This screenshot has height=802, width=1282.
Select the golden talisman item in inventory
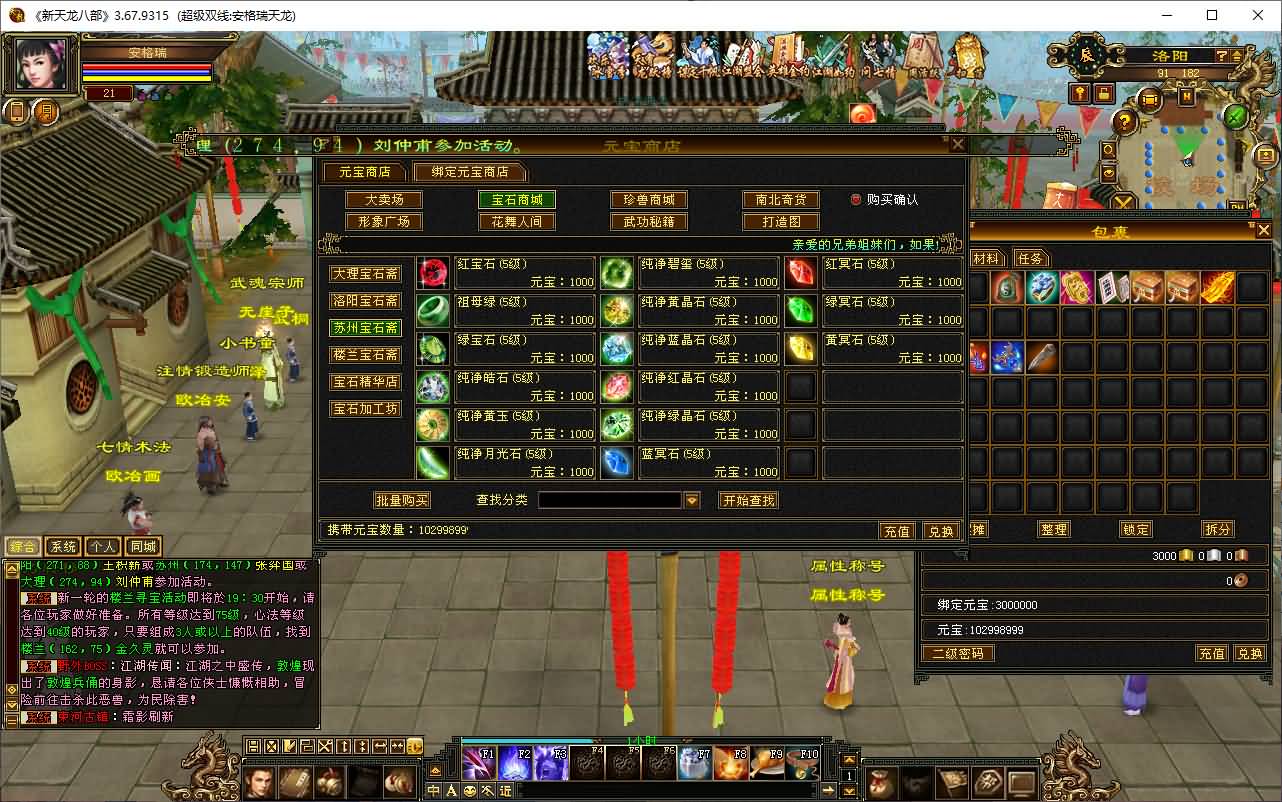pos(1075,287)
